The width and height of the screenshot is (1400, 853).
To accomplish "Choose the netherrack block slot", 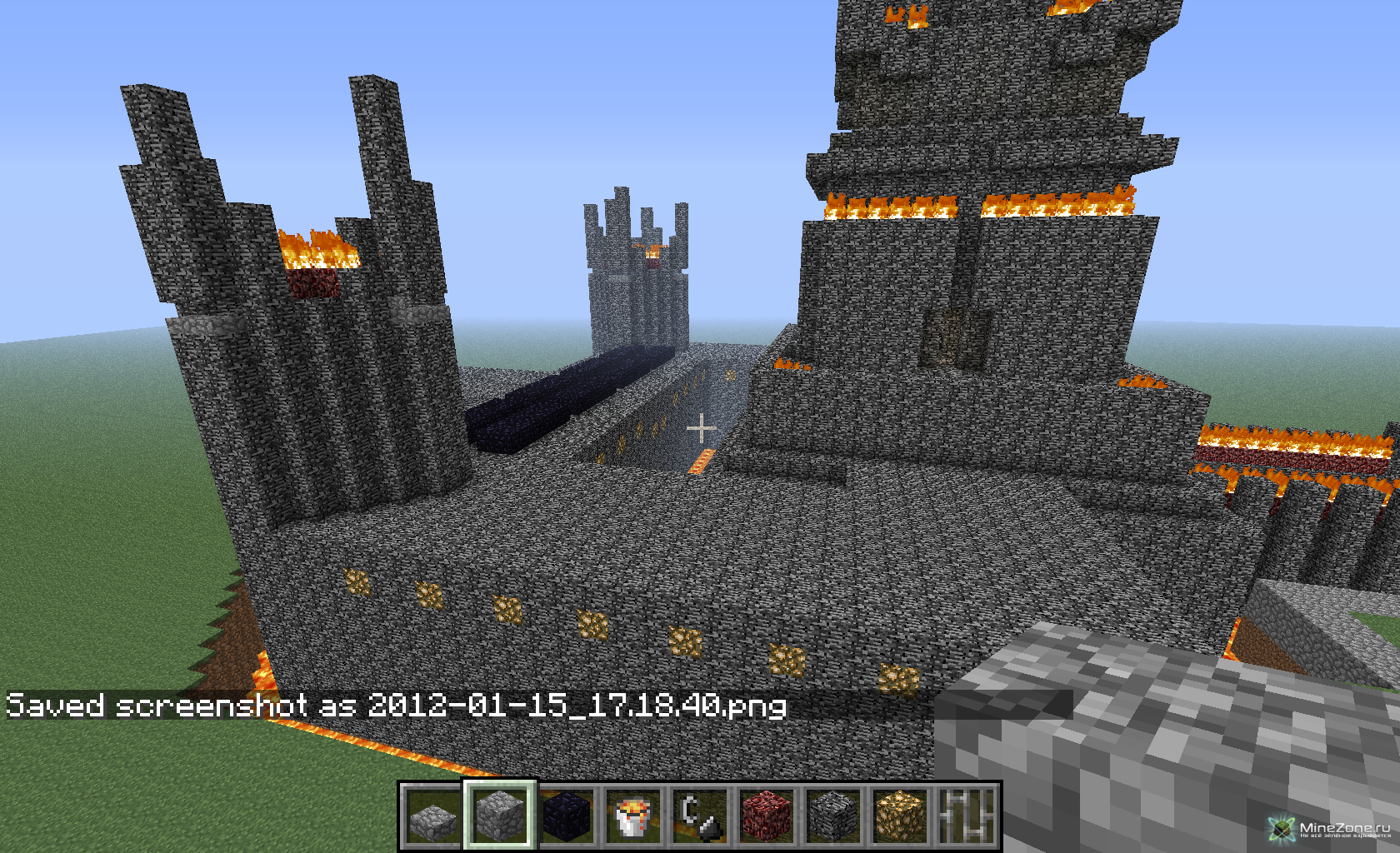I will (767, 816).
